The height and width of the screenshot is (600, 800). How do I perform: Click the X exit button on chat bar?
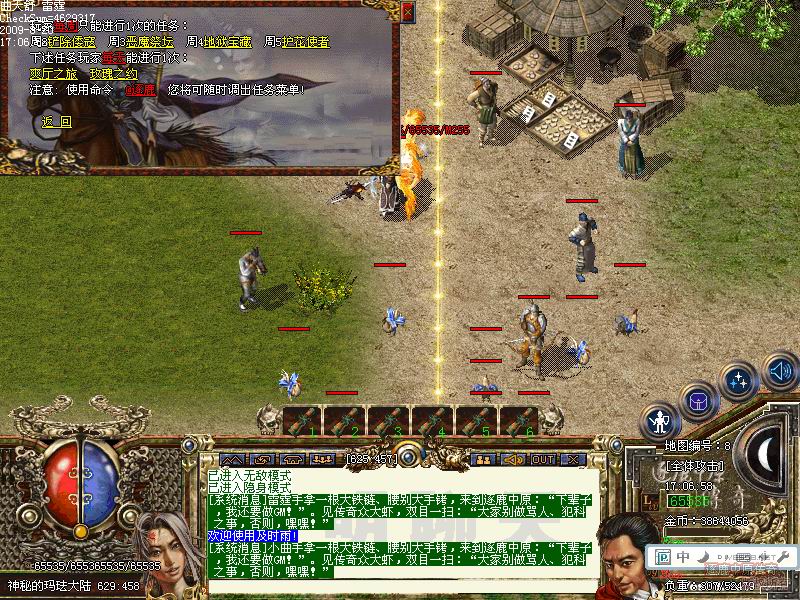pyautogui.click(x=573, y=459)
